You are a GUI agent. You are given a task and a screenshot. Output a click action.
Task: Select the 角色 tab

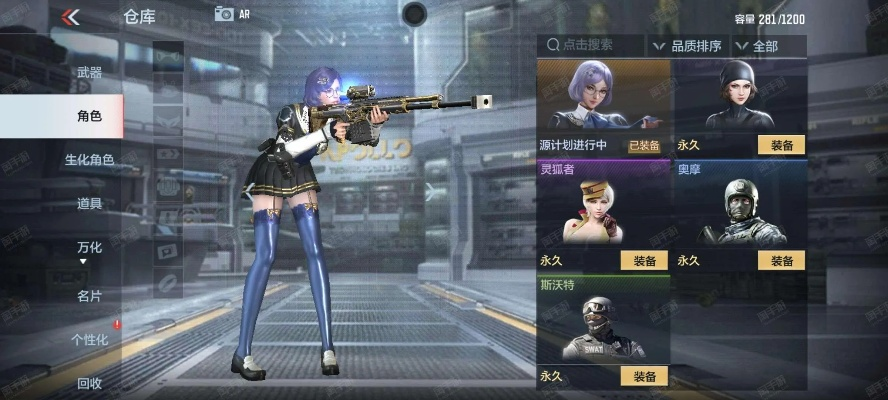point(89,117)
